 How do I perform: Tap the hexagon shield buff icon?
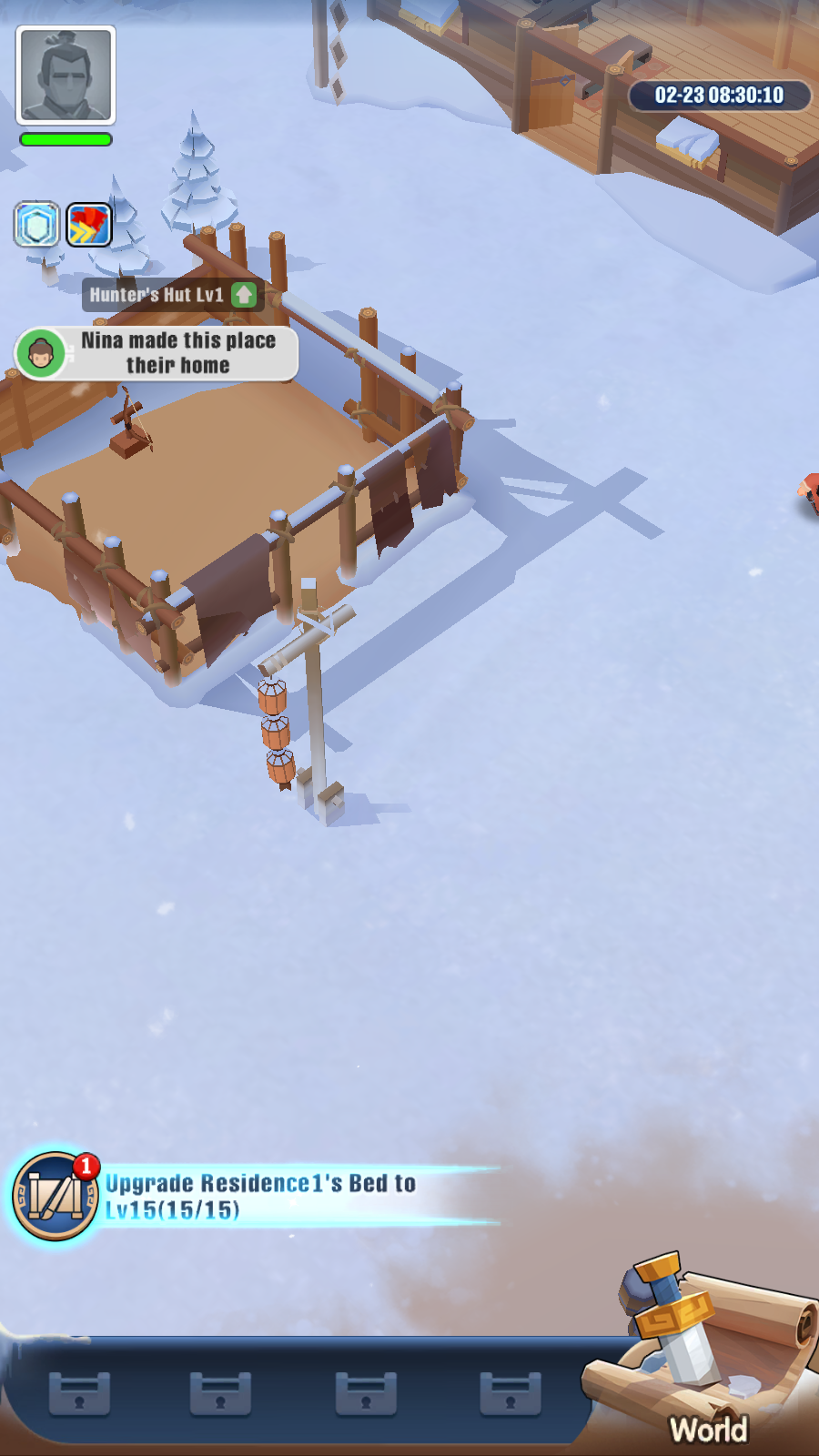click(x=36, y=225)
